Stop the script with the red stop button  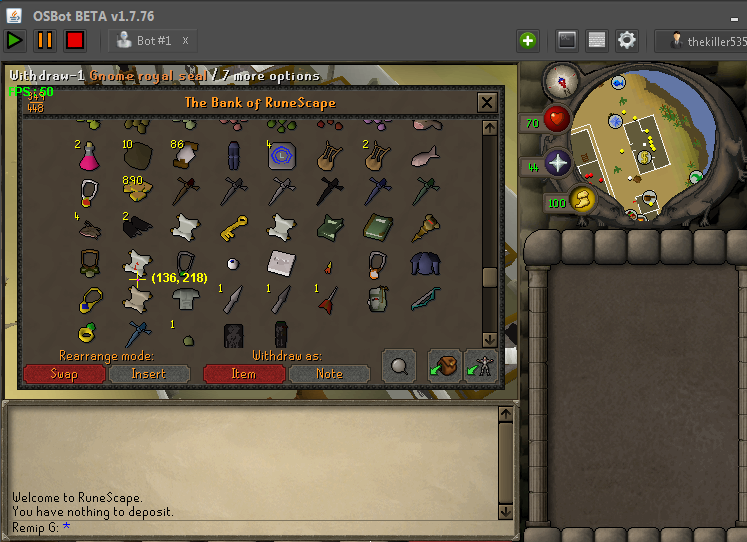75,40
